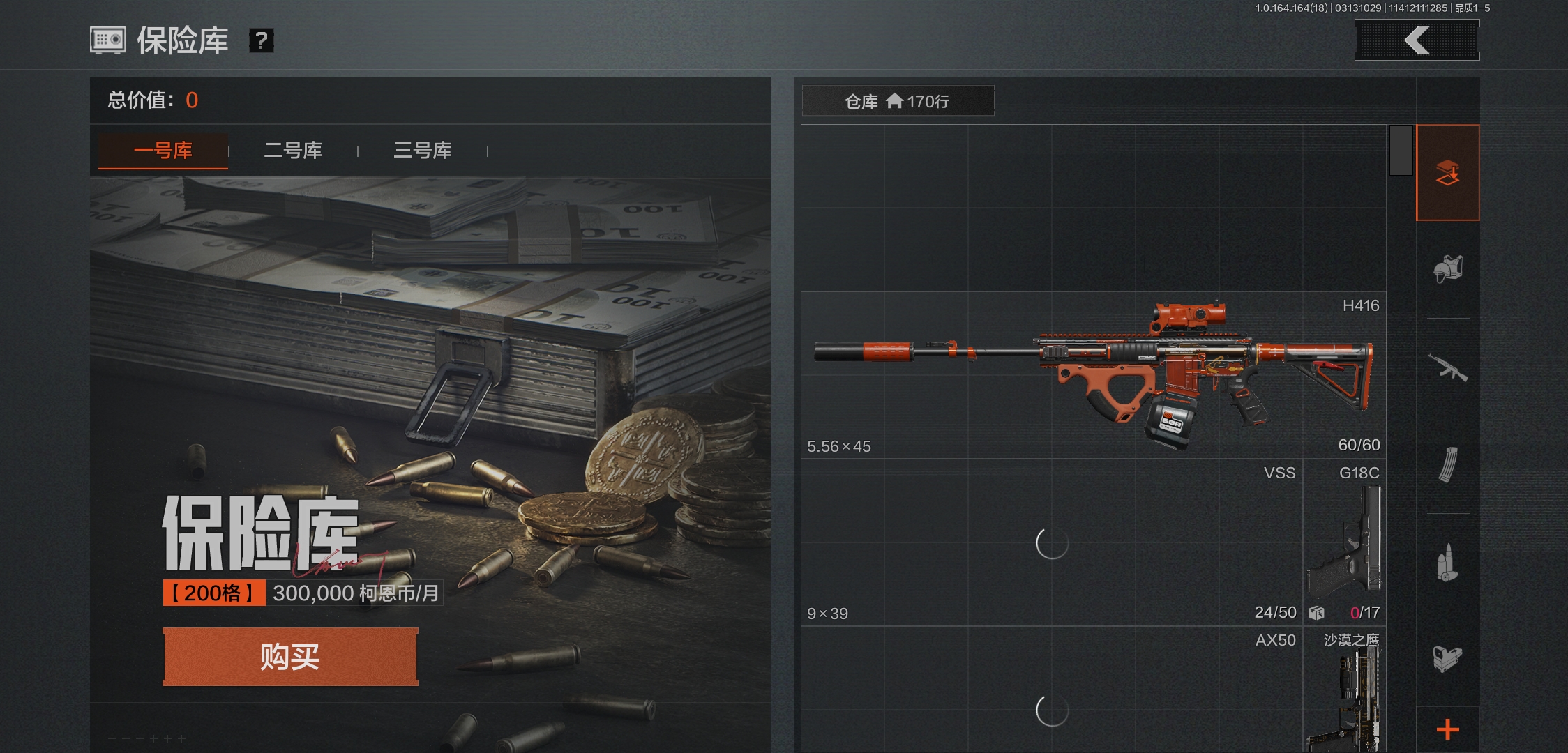
Task: Select the G18C pistol slot
Action: tap(1344, 542)
